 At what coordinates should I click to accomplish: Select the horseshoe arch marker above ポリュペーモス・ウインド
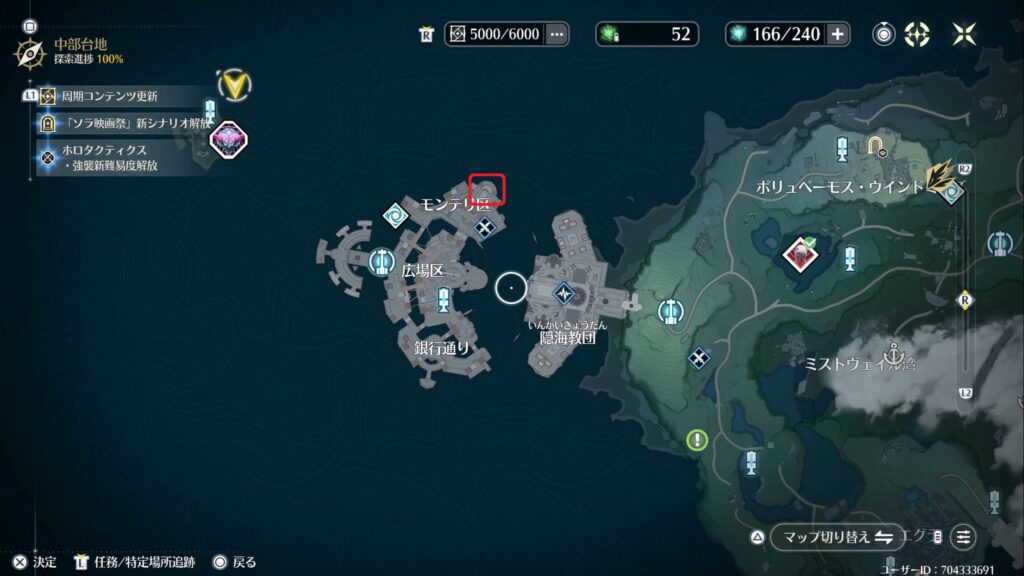point(879,146)
